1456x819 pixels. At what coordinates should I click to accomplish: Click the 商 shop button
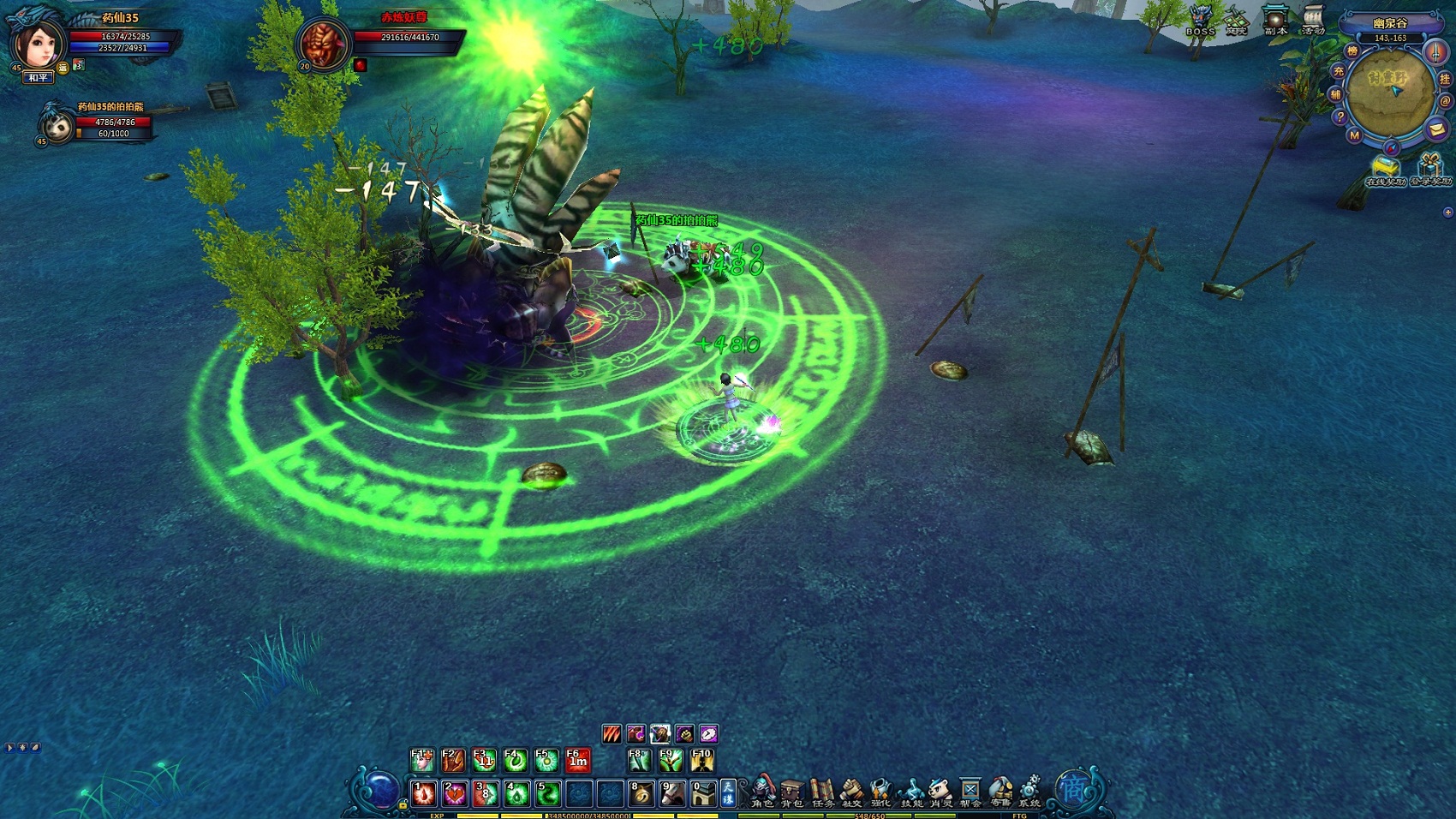tap(1073, 788)
